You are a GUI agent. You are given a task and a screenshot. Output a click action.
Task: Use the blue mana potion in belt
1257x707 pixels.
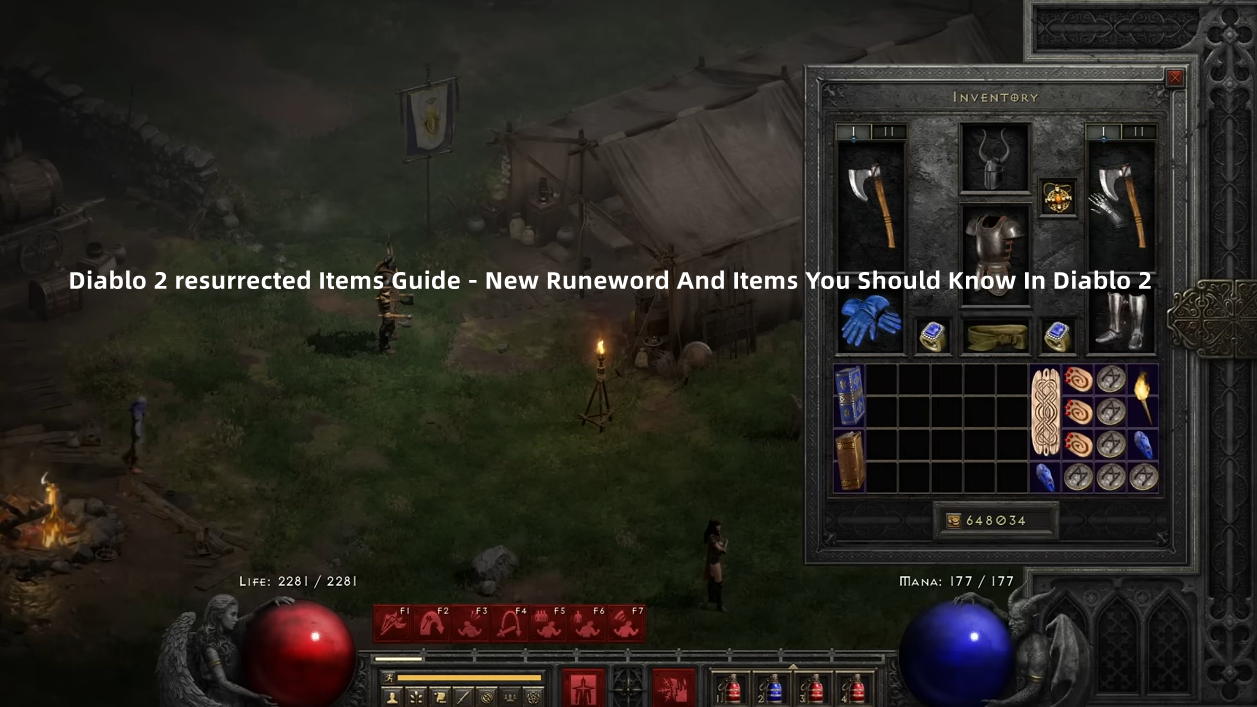(773, 688)
